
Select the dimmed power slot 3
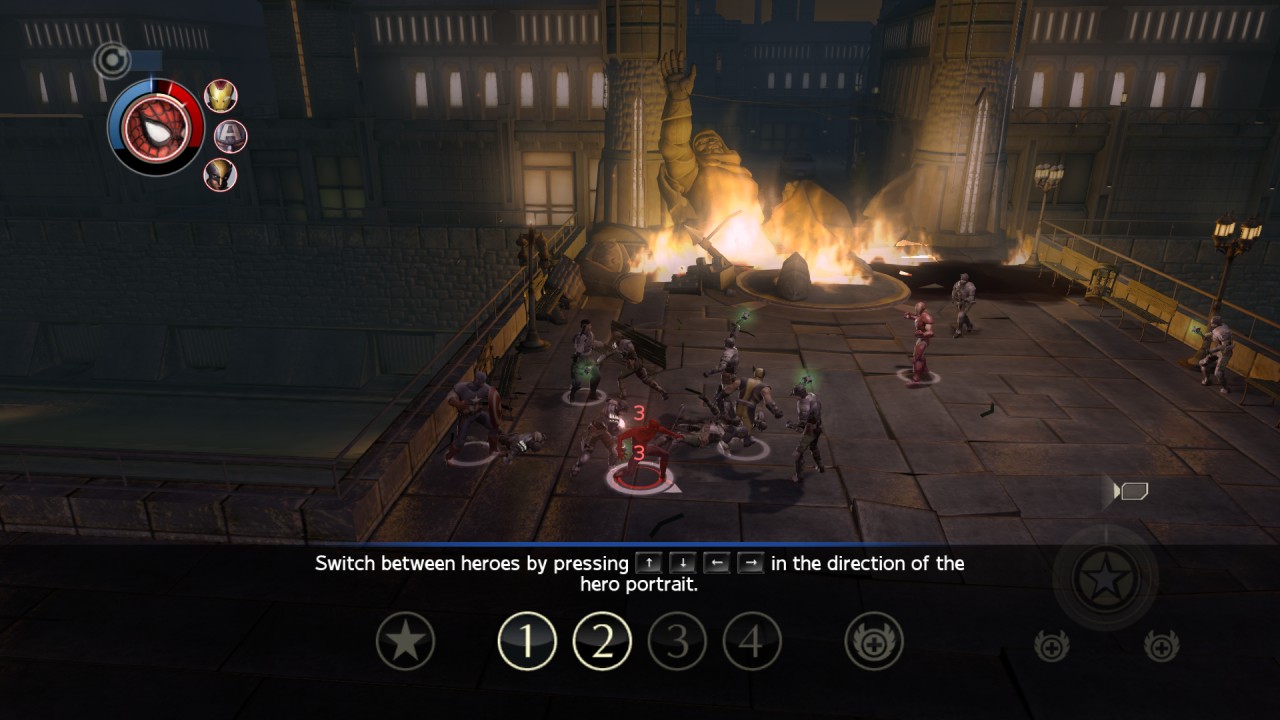pyautogui.click(x=677, y=641)
